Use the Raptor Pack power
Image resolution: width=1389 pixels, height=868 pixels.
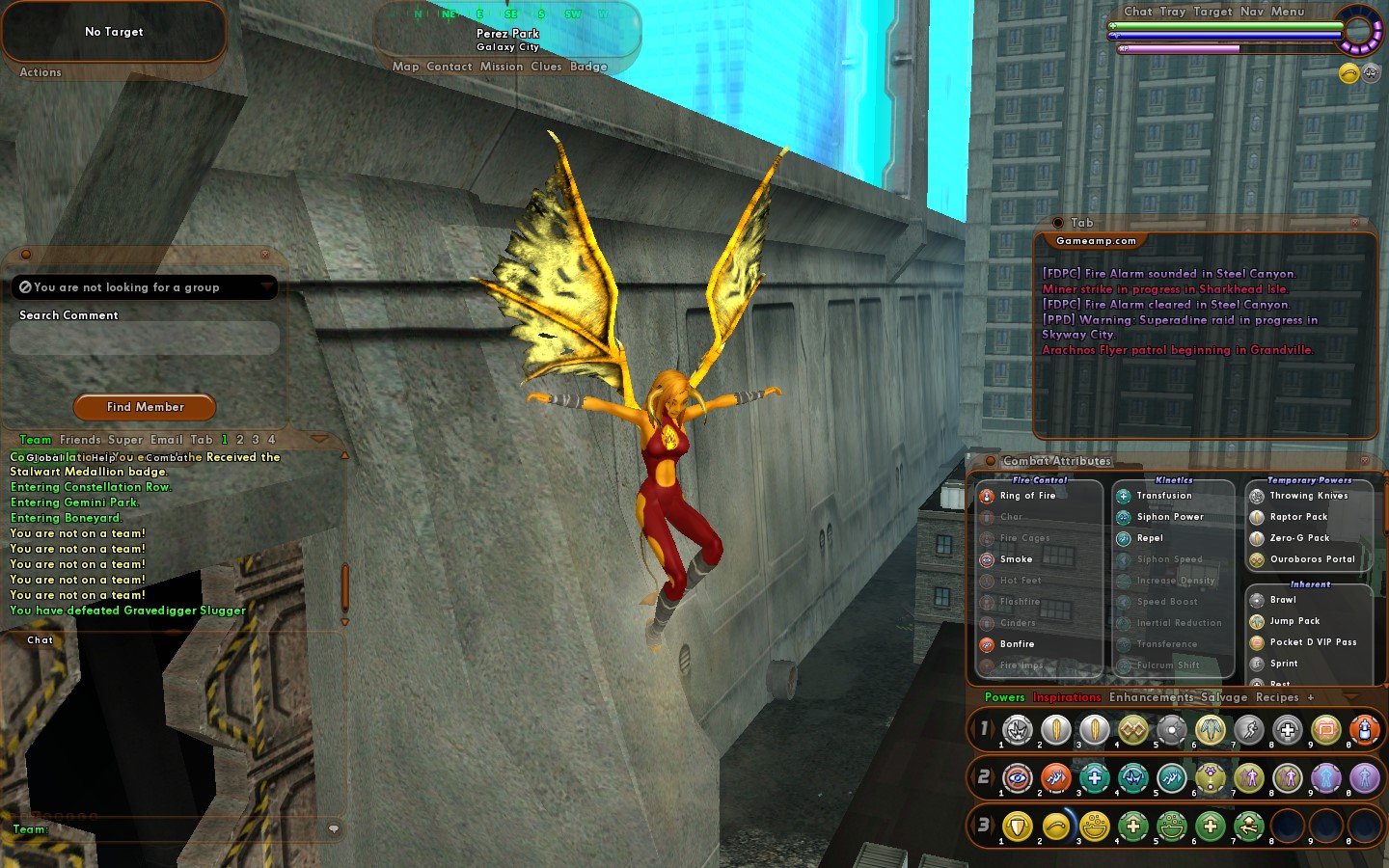point(1298,517)
